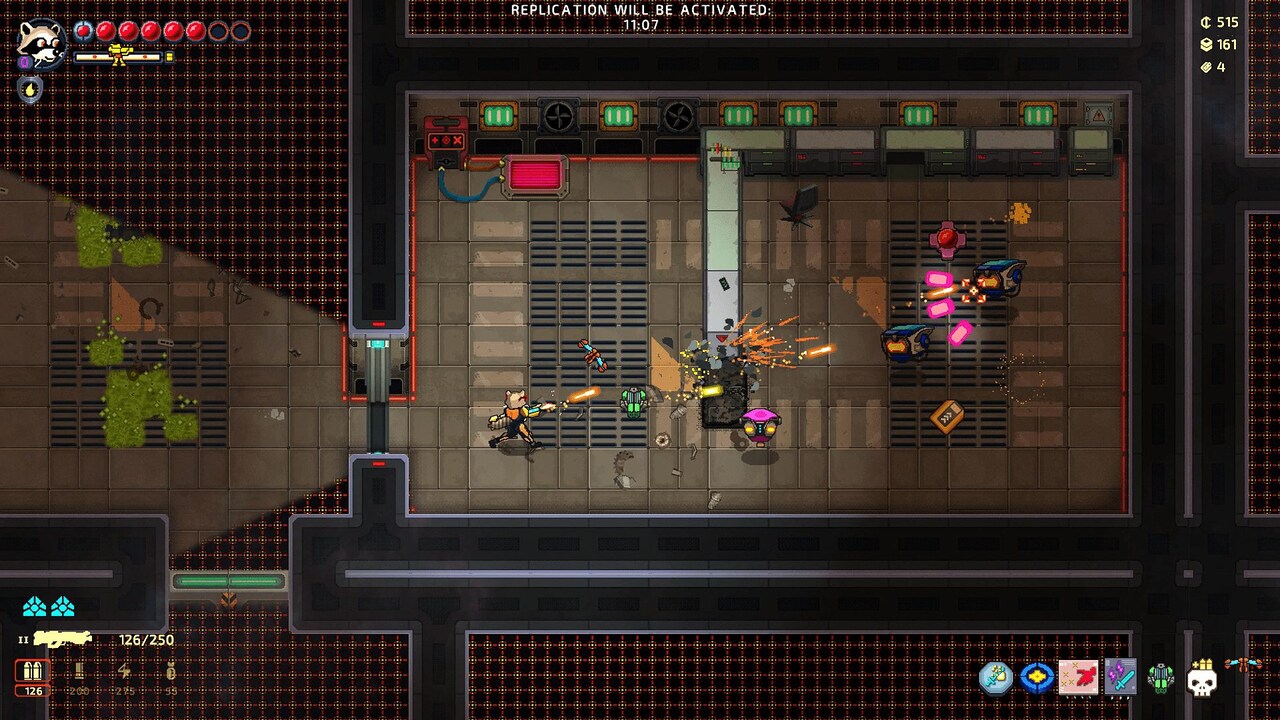The image size is (1280, 720).
Task: Select the crowned white skull icon
Action: pos(1202,678)
